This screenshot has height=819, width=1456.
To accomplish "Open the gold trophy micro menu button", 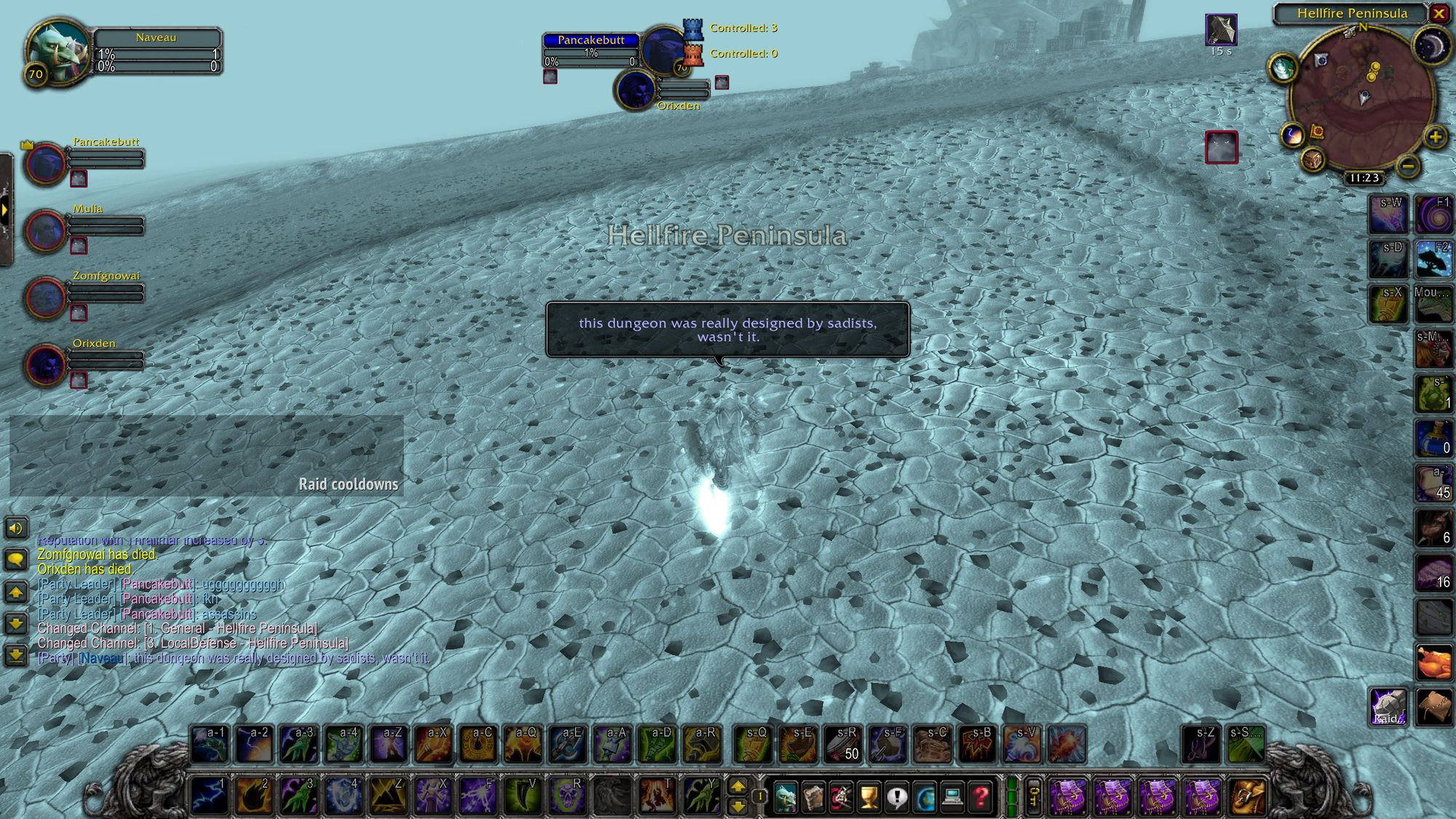I will (x=869, y=798).
